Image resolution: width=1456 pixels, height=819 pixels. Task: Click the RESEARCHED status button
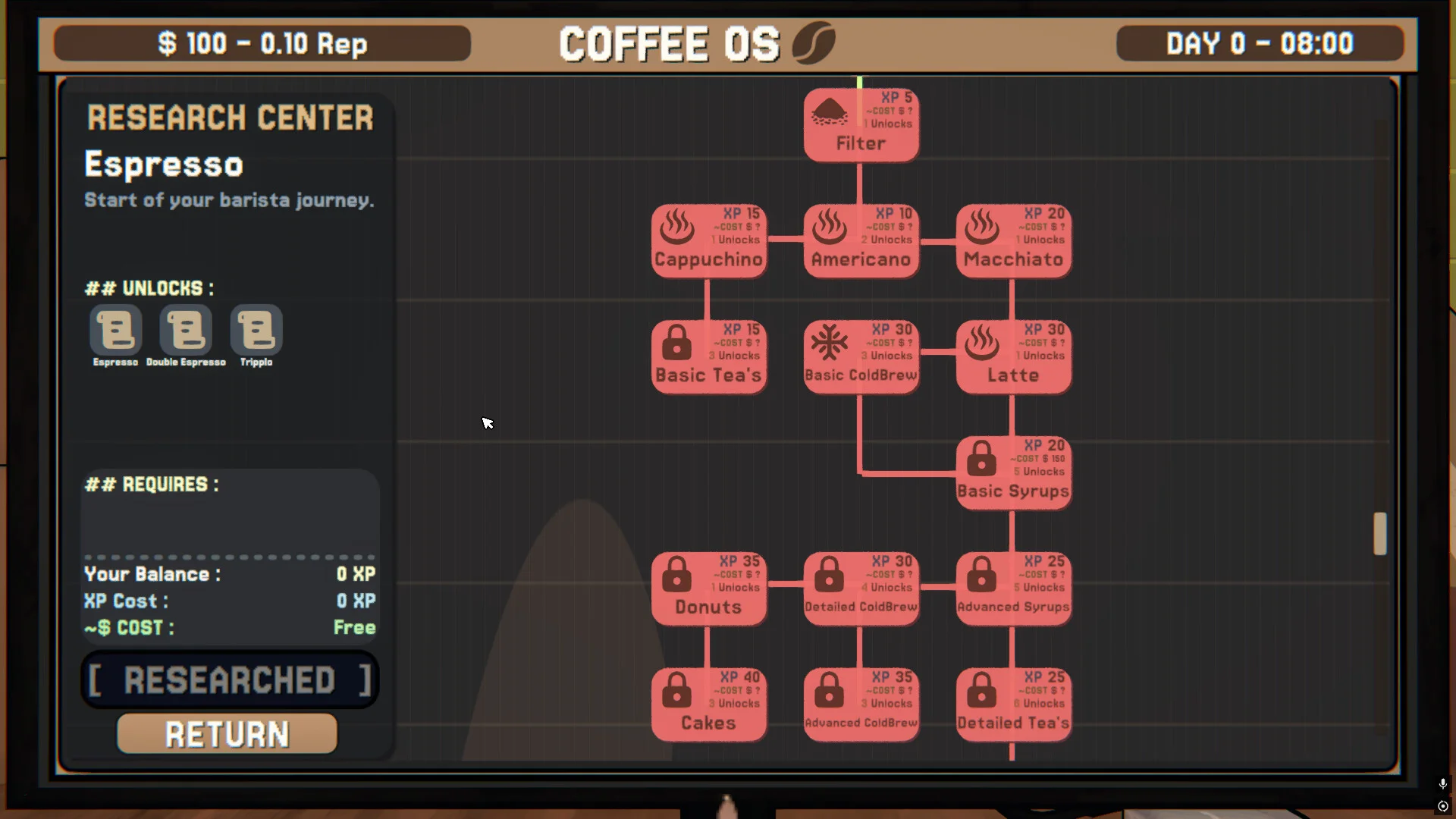coord(229,679)
